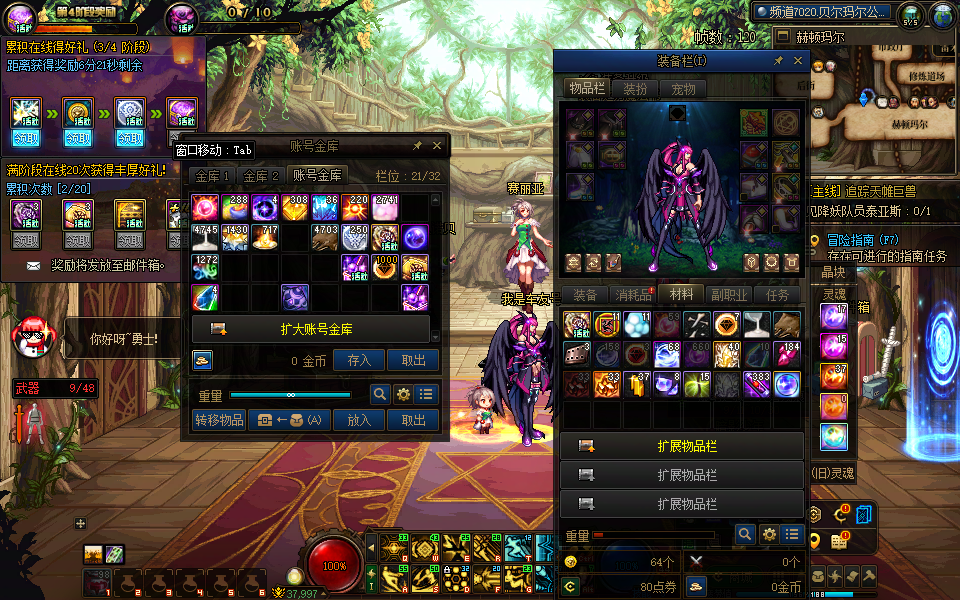Open the 副职业 sub-profession tab
This screenshot has height=600, width=960.
click(730, 295)
